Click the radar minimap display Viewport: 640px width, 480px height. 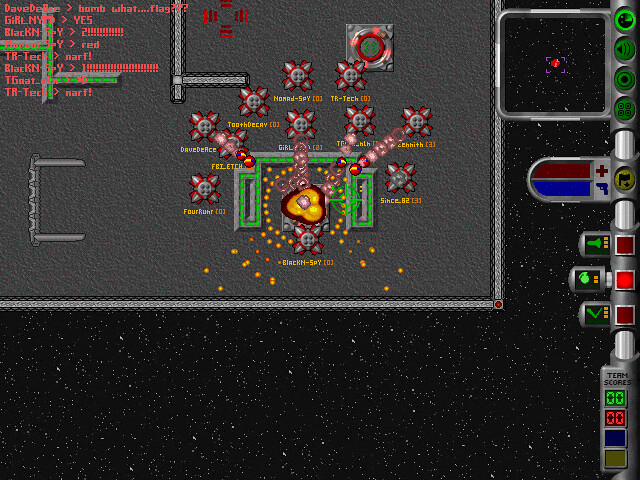coord(553,64)
